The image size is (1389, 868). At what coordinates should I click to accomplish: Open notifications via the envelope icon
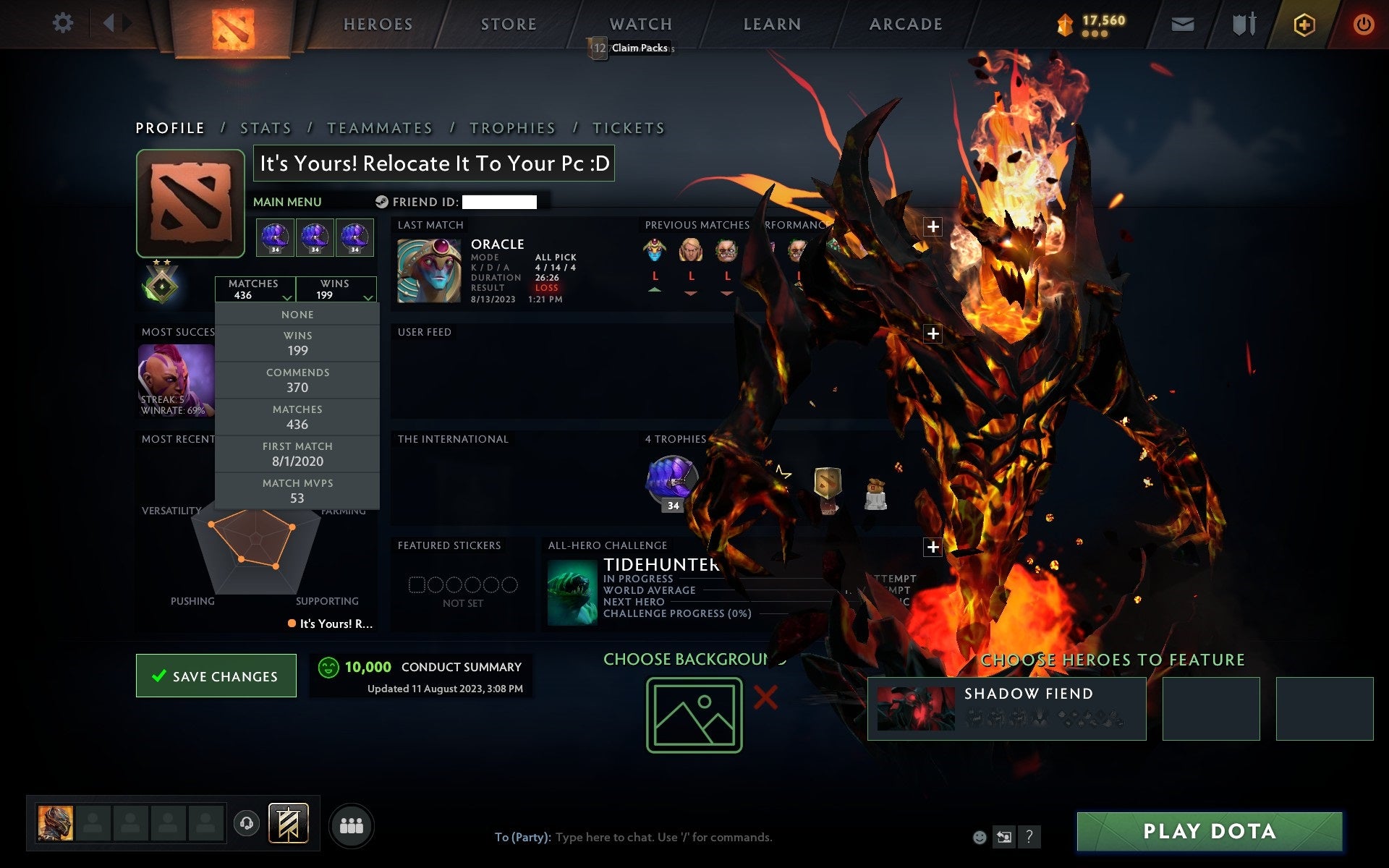point(1182,23)
